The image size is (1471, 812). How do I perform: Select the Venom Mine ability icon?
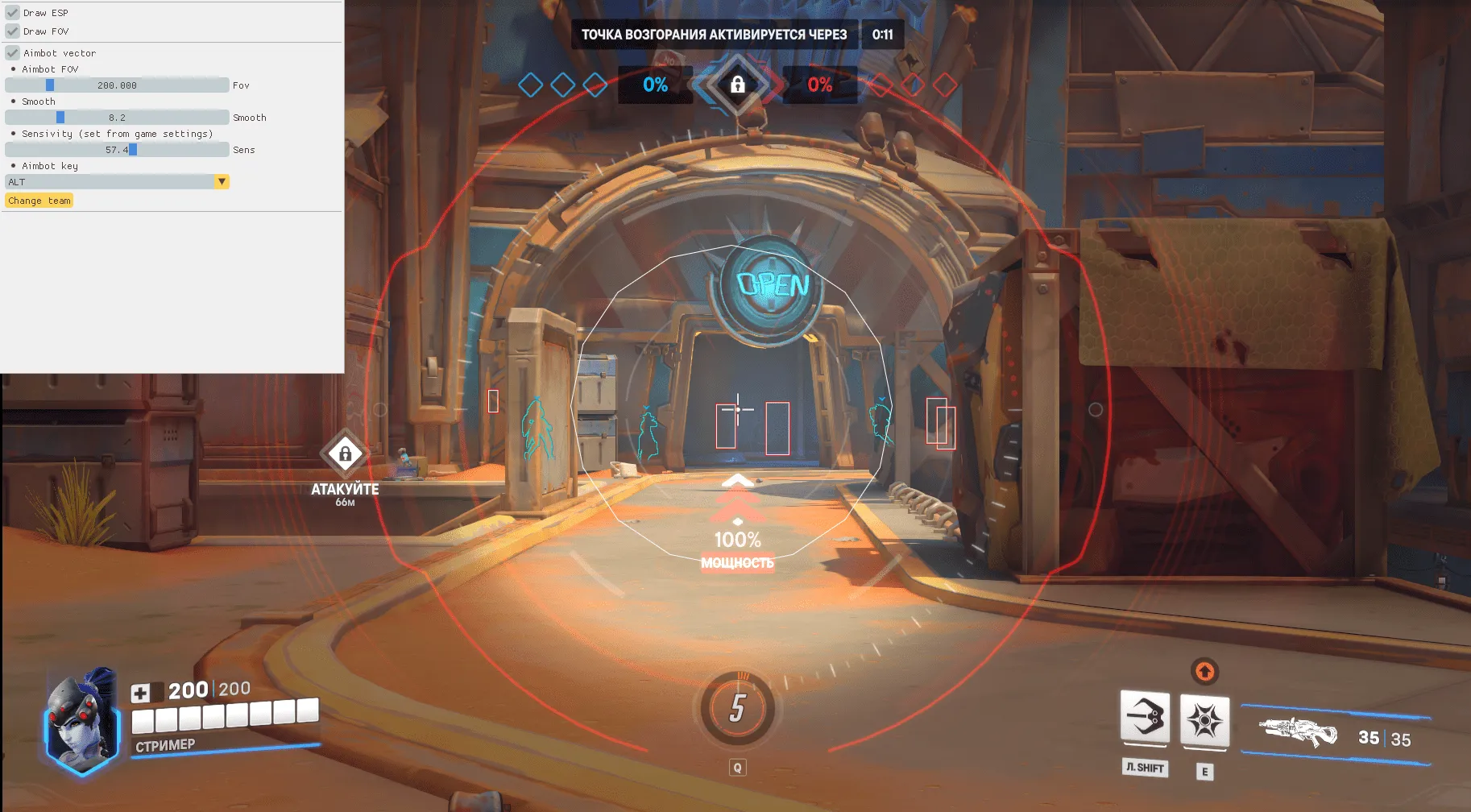pos(1204,721)
